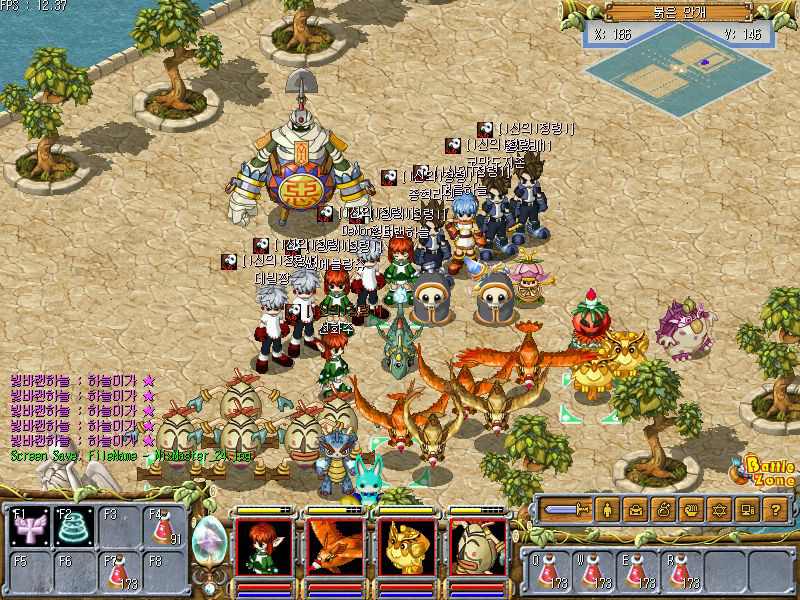Click the isometric minimap
The image size is (800, 600).
coord(682,65)
